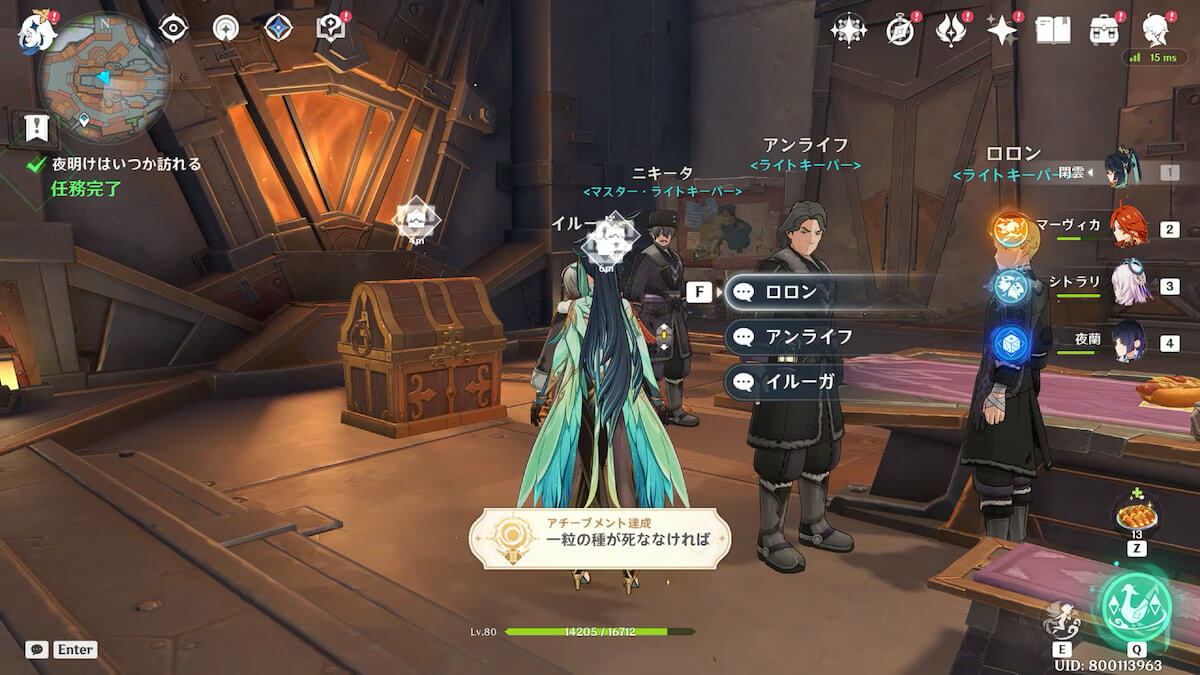
Task: Open the backpack inventory icon
Action: click(x=1104, y=31)
